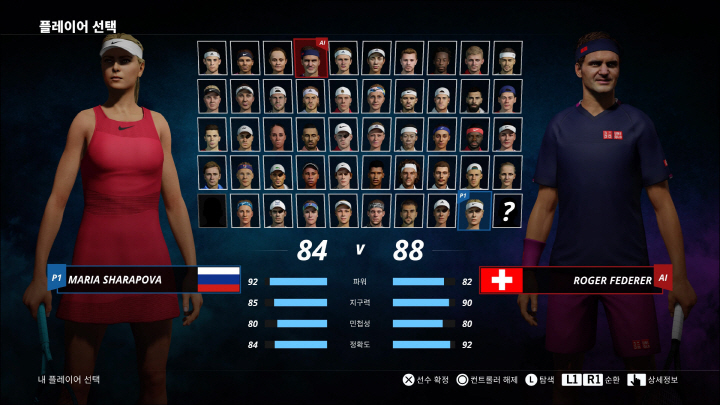
Task: Select the Roger Federer name panel
Action: pyautogui.click(x=588, y=280)
